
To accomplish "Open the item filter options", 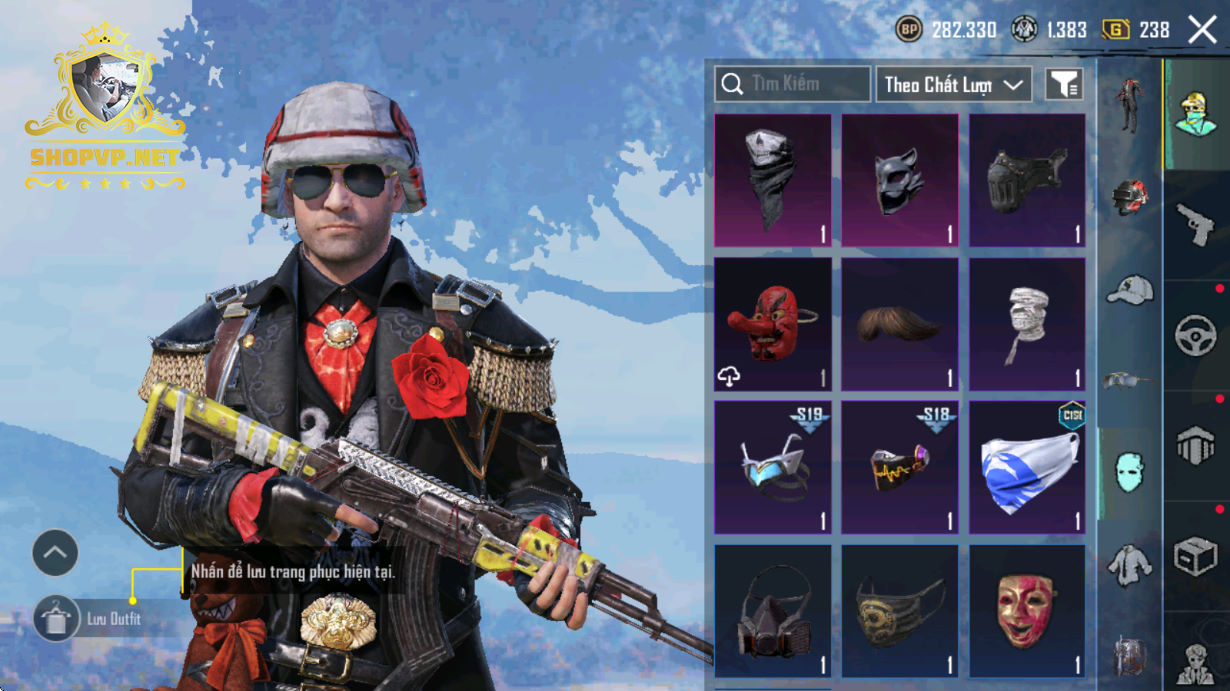I will [1064, 85].
